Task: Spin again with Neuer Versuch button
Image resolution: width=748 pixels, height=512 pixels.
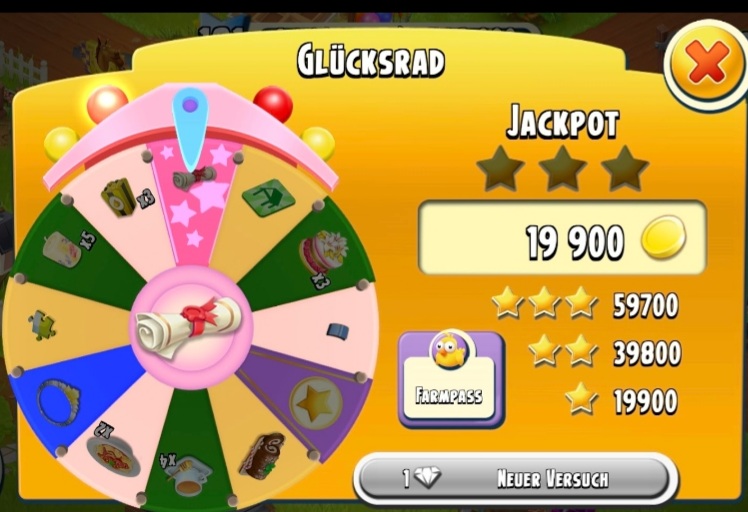Action: 516,479
